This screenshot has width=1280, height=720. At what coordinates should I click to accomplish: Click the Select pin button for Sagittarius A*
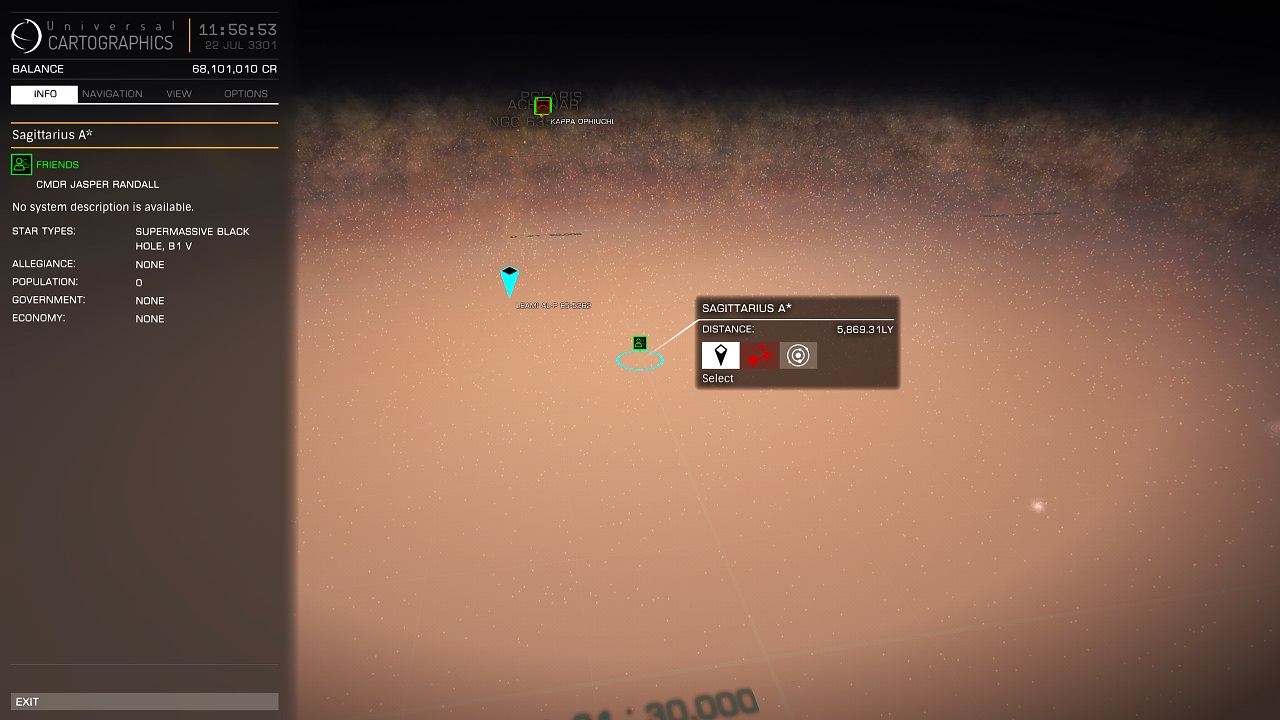click(720, 355)
